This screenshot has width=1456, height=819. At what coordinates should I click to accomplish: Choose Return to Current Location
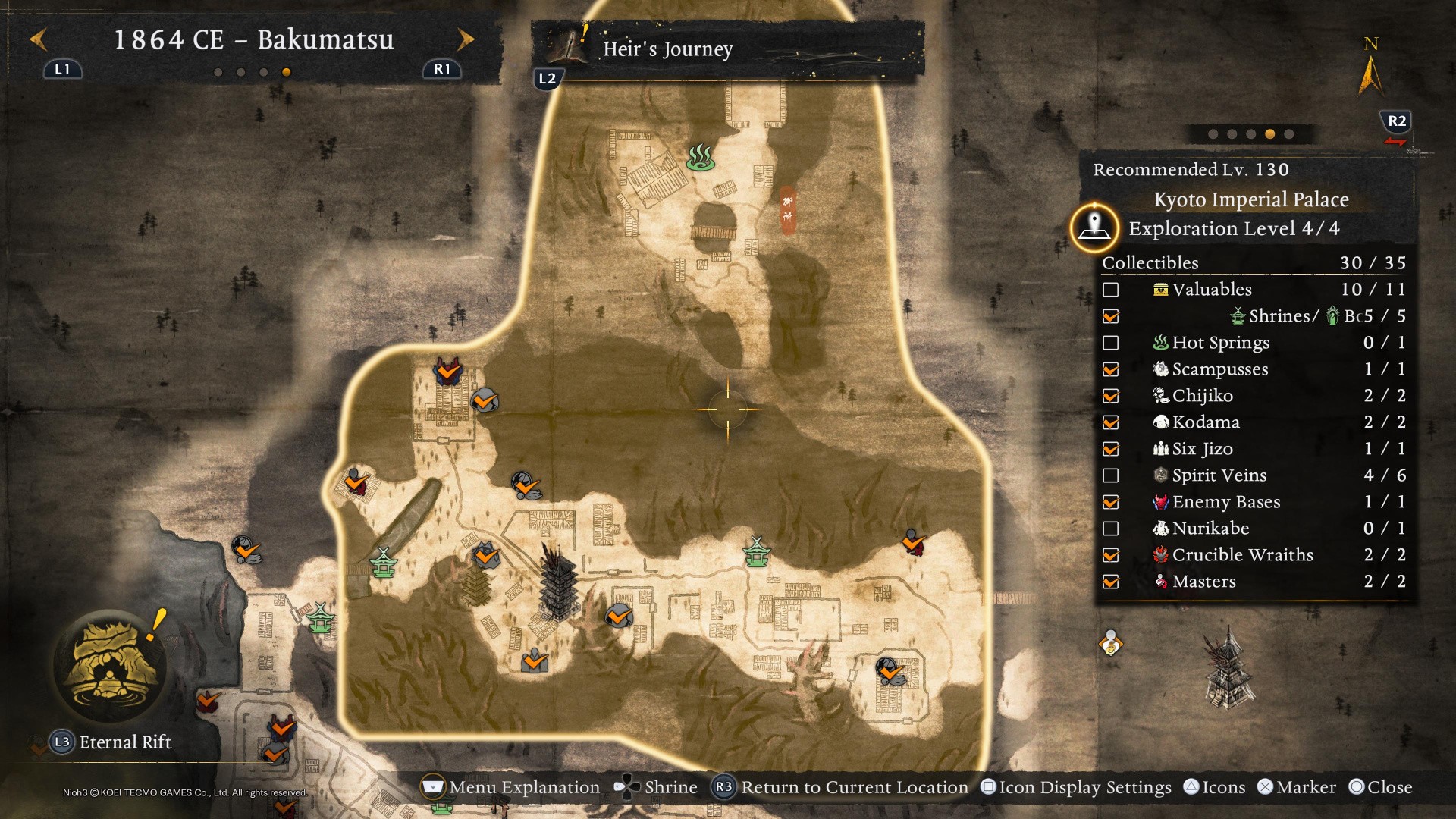842,787
